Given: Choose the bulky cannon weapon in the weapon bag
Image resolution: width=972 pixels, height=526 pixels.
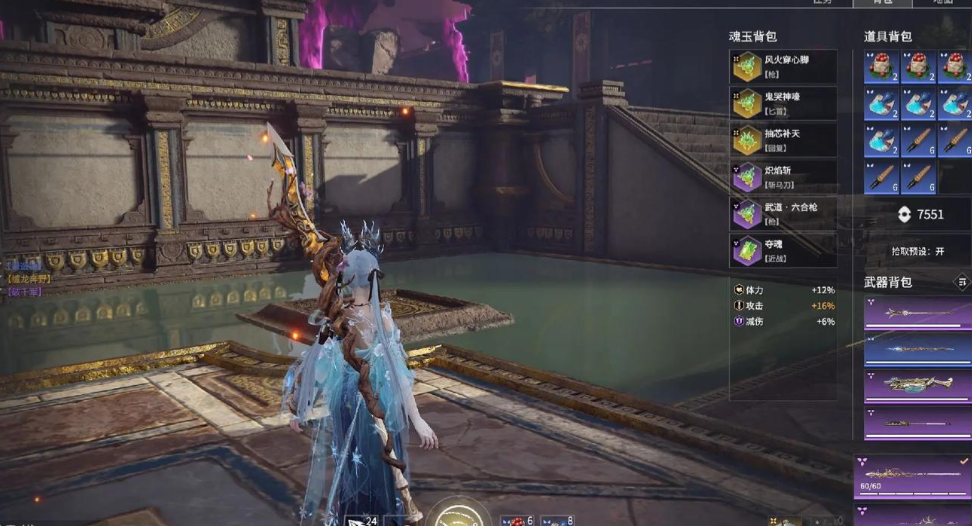Looking at the screenshot, I should coord(917,385).
